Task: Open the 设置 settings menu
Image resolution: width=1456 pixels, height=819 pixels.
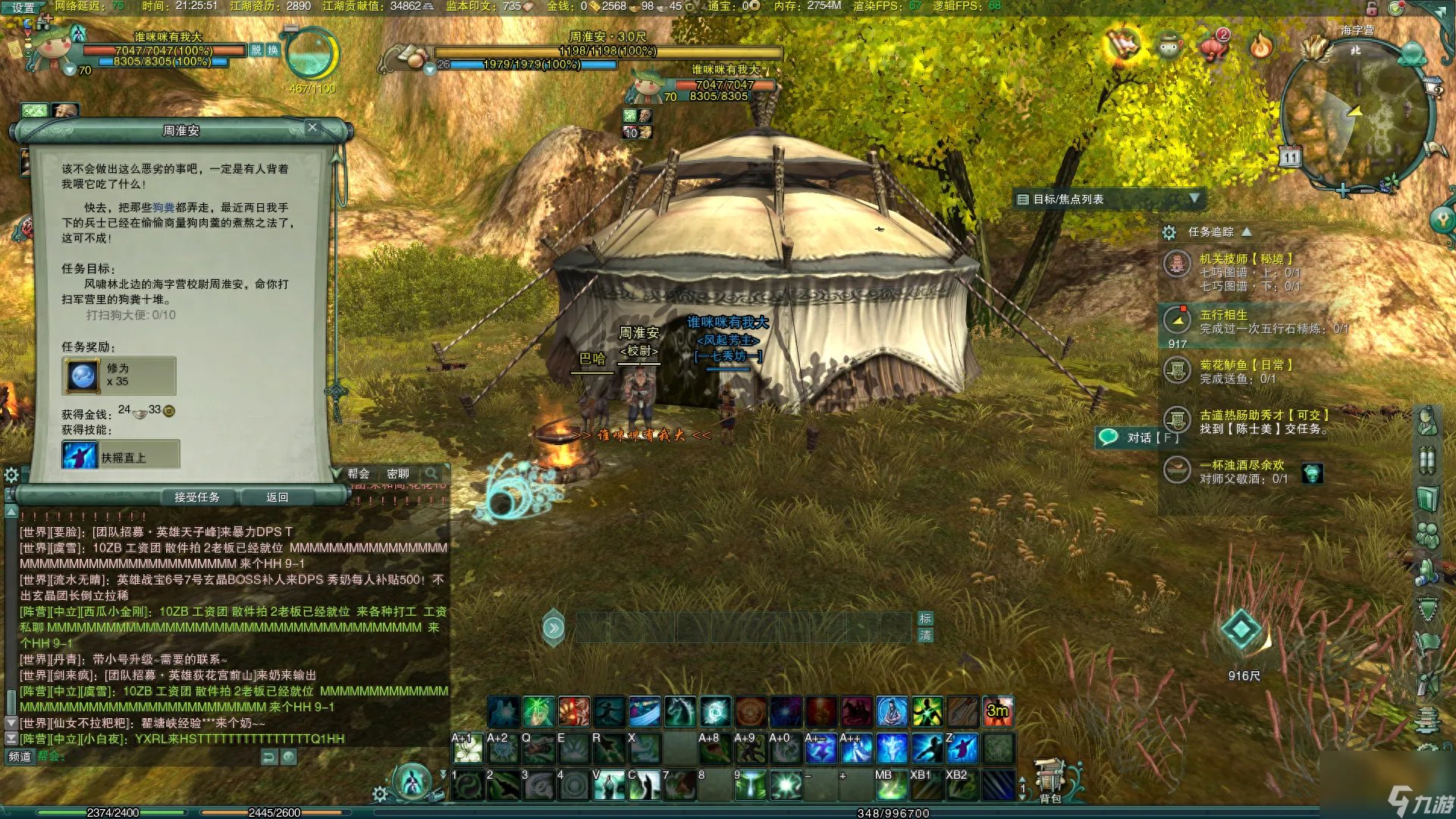Action: (x=23, y=8)
